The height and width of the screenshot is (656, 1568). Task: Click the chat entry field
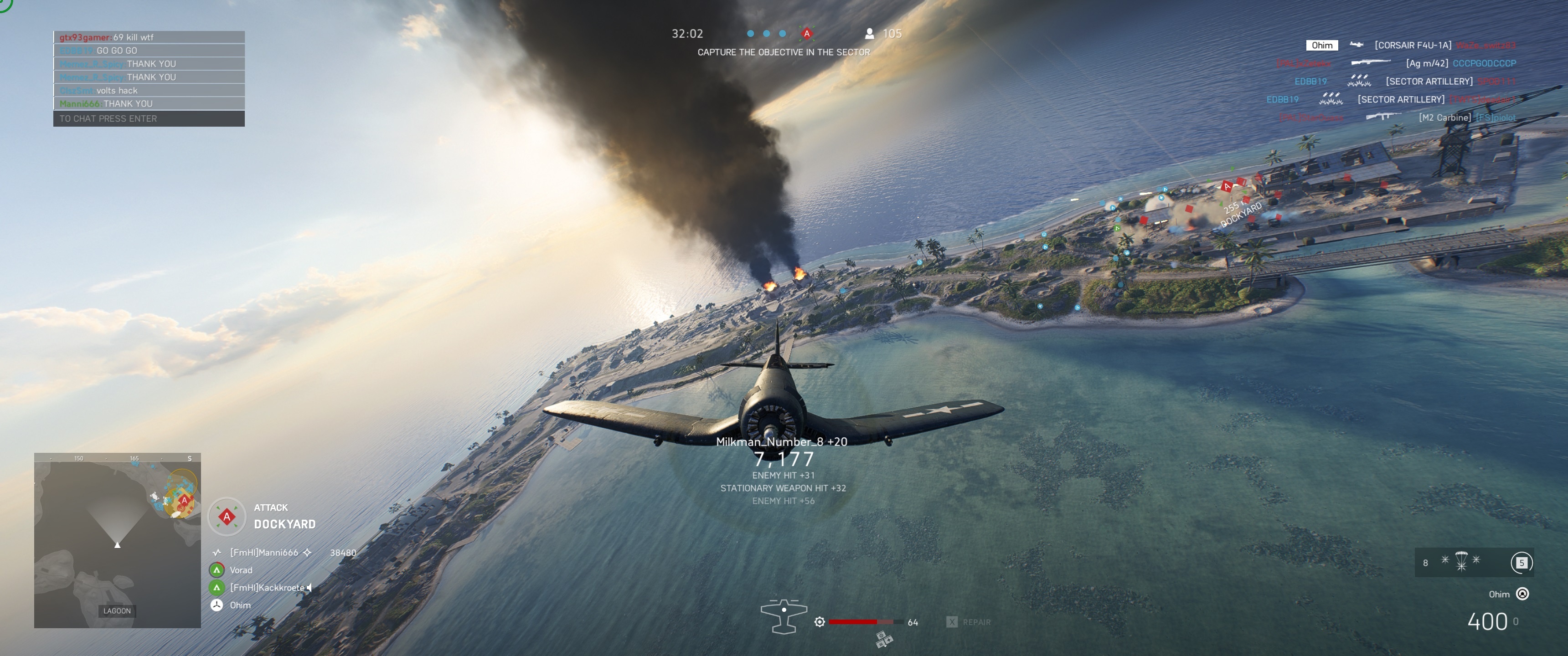pos(149,118)
